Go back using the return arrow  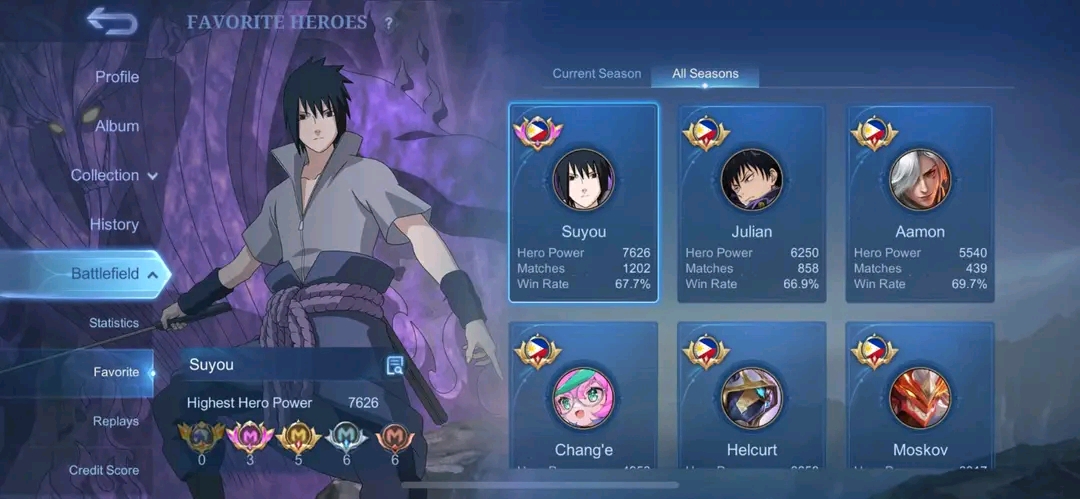[x=110, y=21]
